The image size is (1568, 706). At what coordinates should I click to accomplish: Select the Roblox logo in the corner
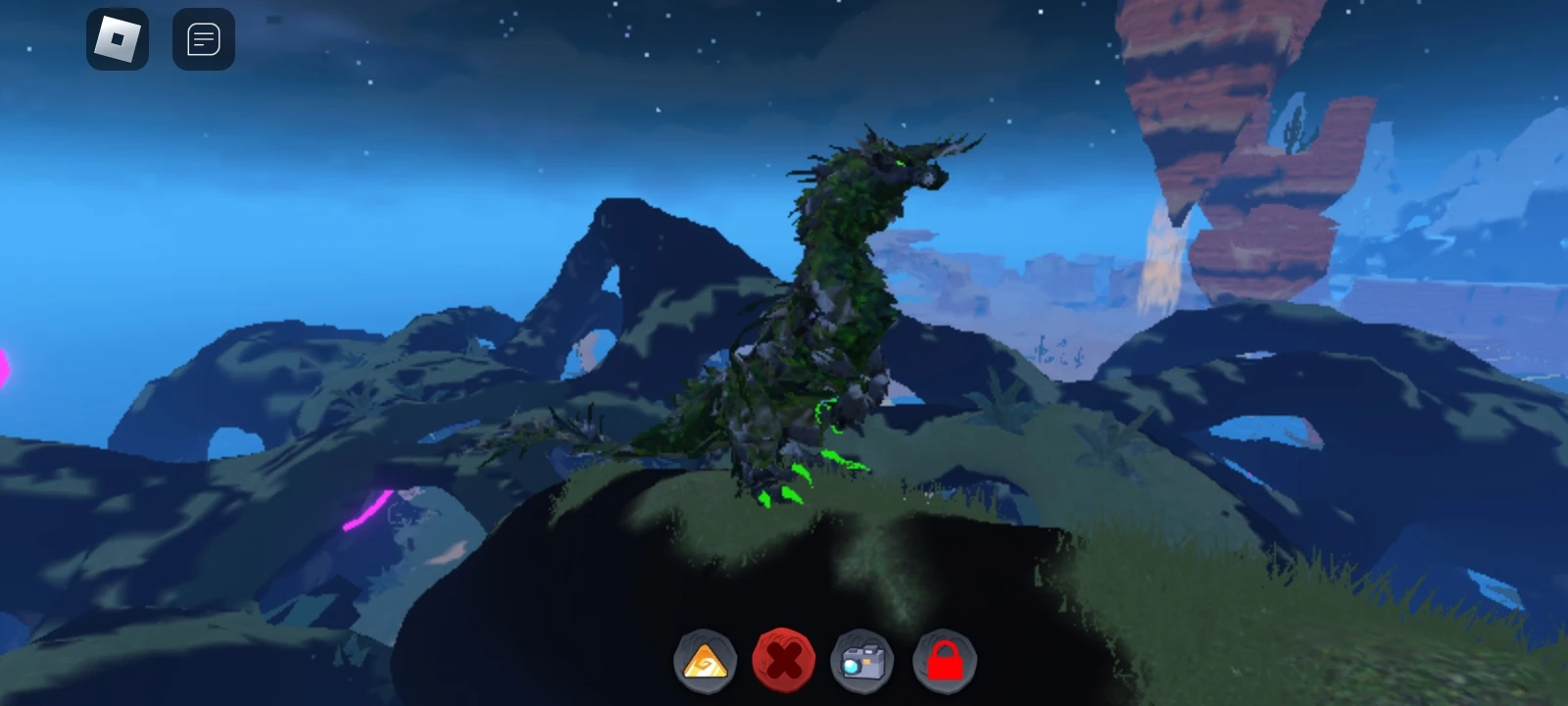coord(117,38)
